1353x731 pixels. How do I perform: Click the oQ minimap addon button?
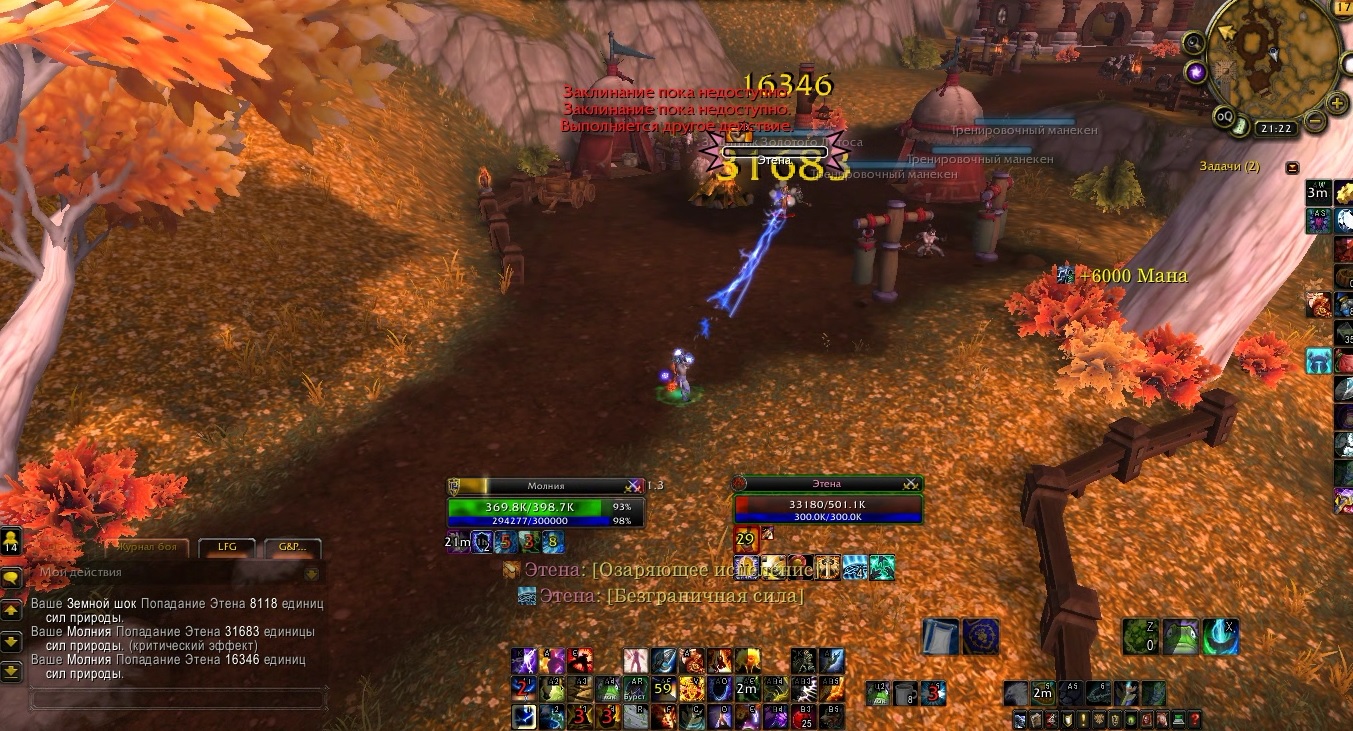[1224, 116]
